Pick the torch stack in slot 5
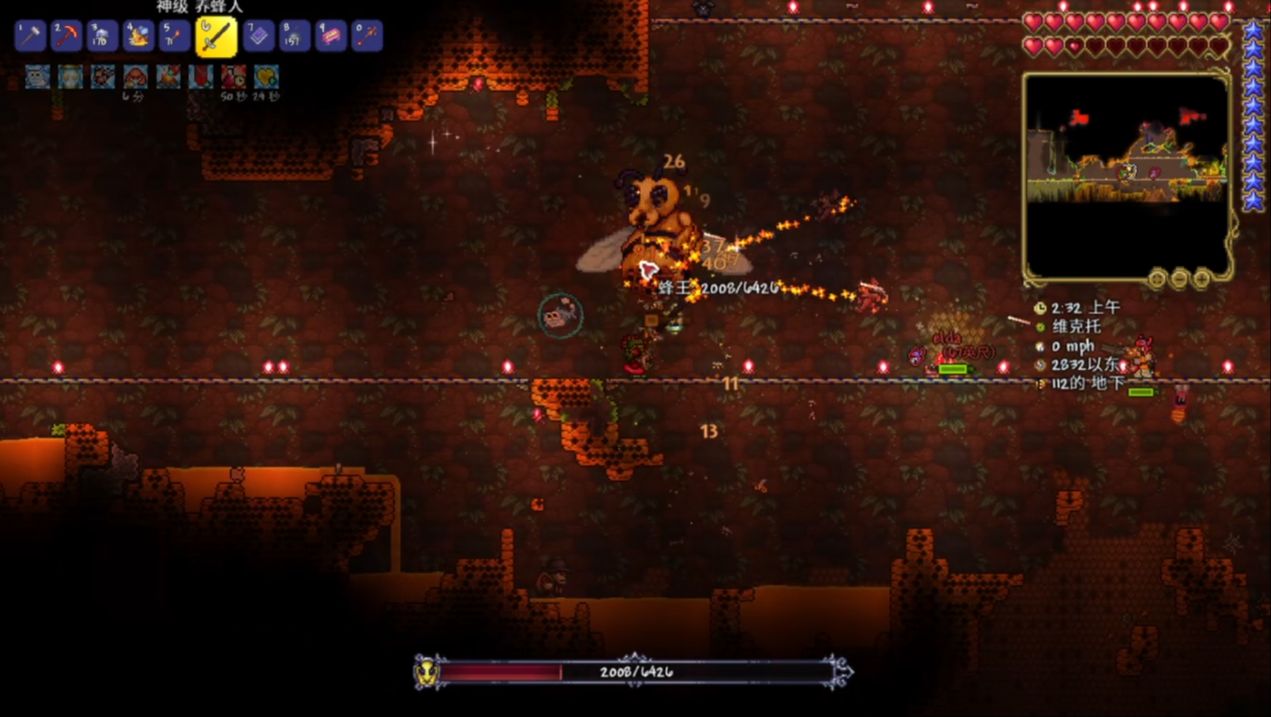Screen dimensions: 1271x717 (x=174, y=36)
